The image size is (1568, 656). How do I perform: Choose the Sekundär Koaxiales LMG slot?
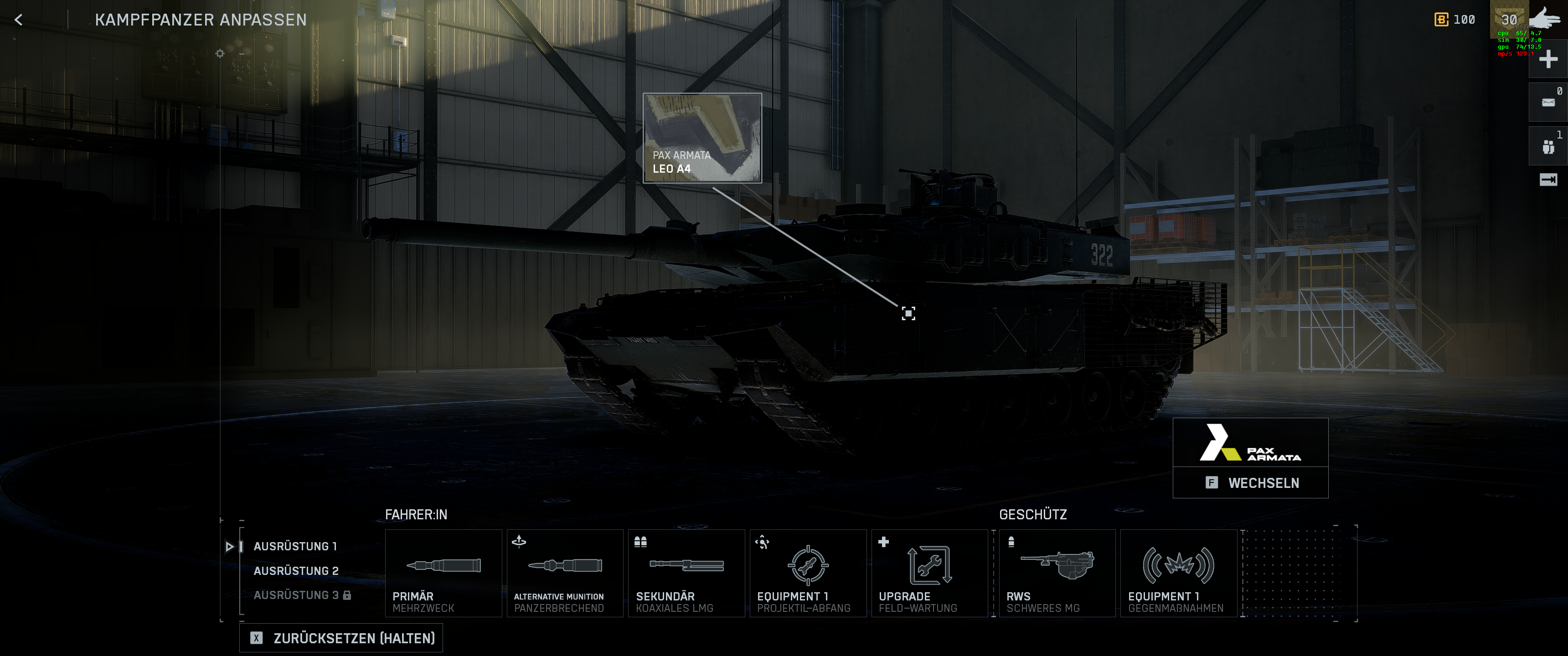tap(686, 573)
